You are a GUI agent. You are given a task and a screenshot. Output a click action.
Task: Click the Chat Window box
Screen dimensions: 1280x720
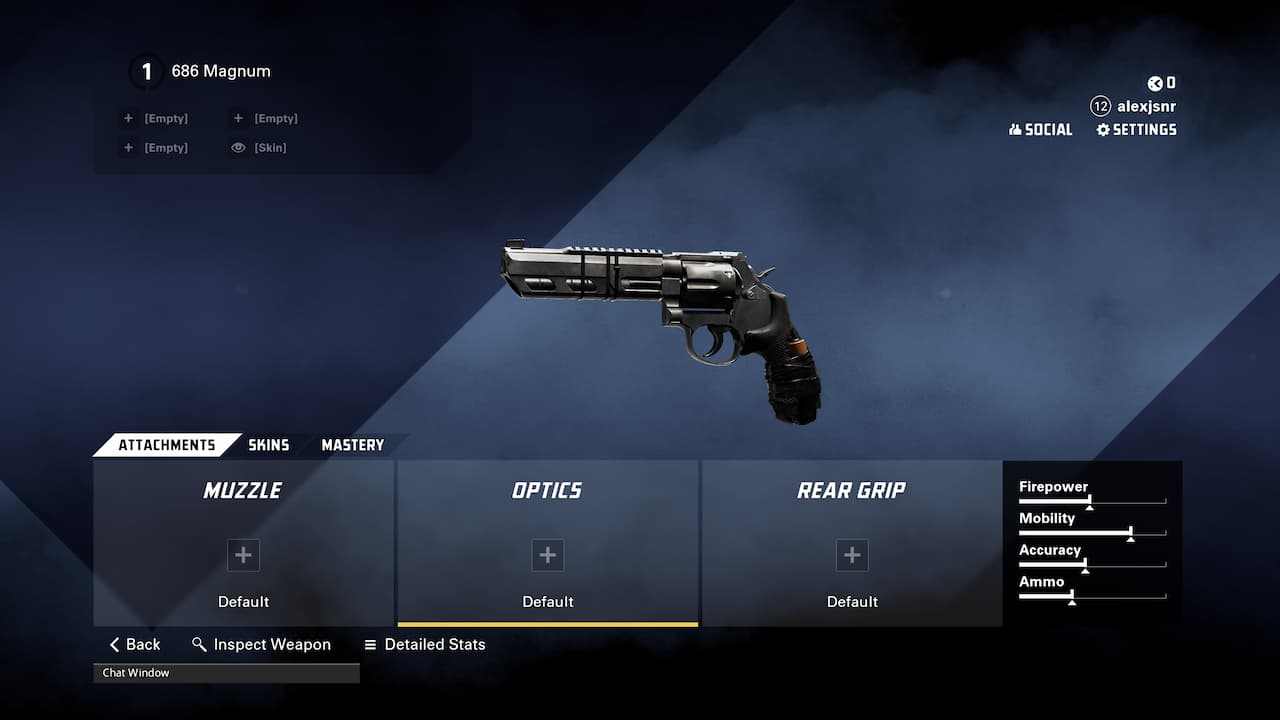pos(226,673)
